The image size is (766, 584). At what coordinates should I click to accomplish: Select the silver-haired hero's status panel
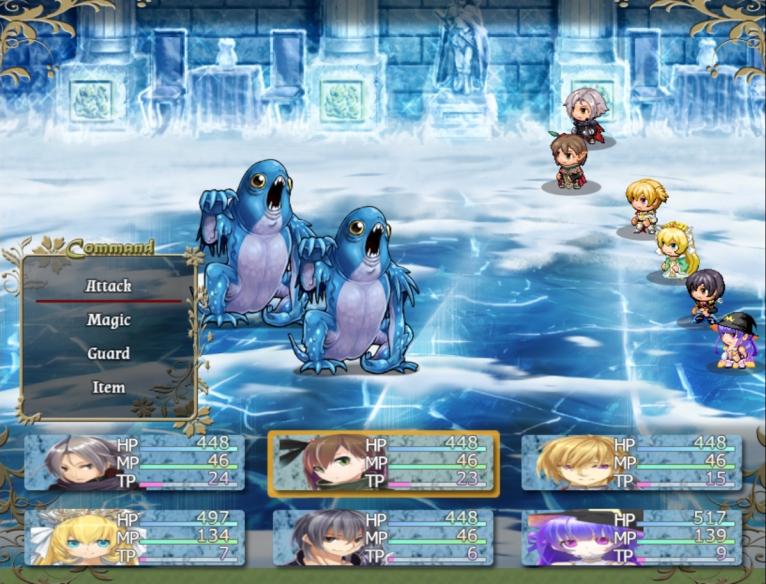tap(133, 462)
